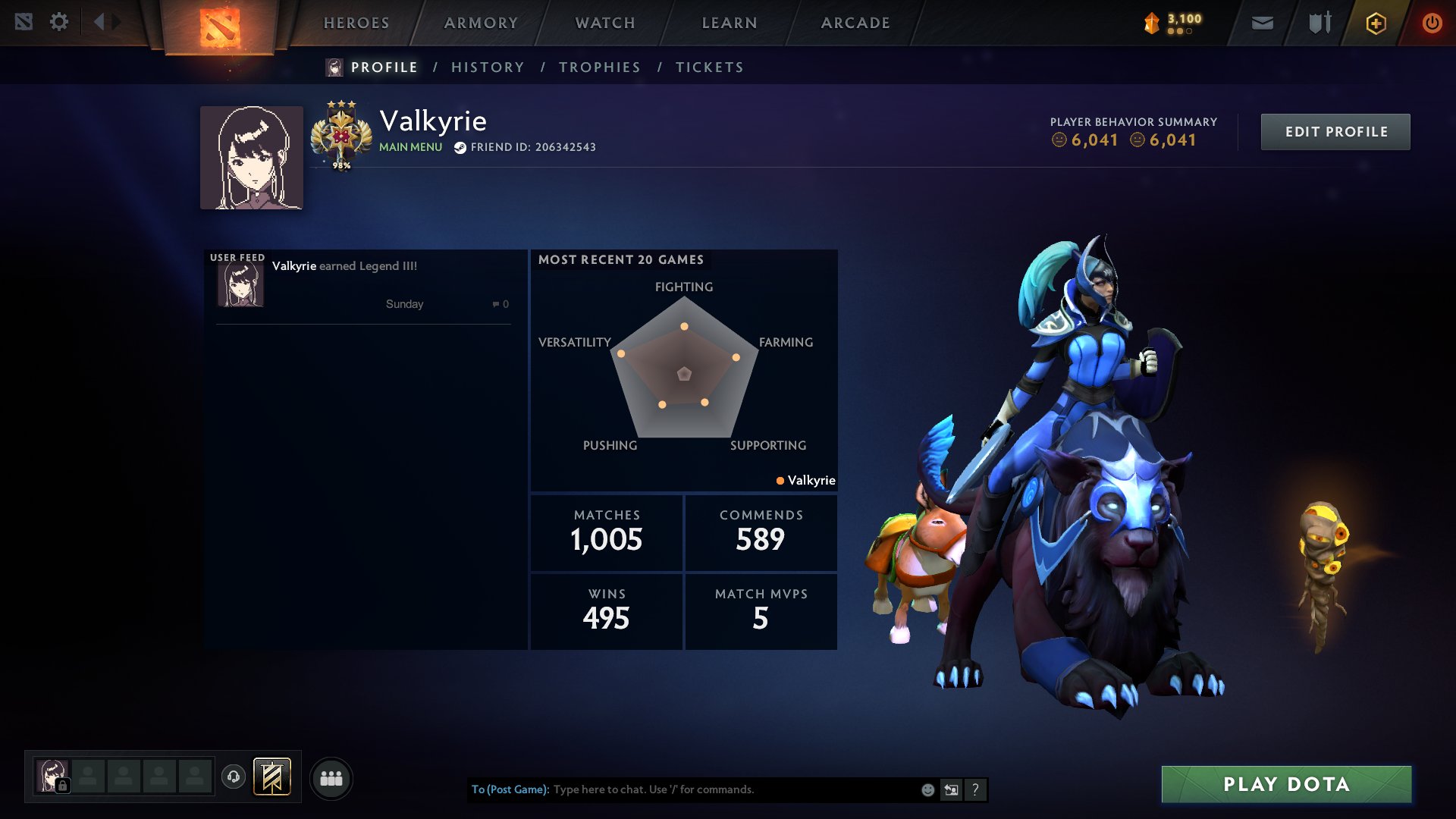Click the EDIT PROFILE button
Viewport: 1456px width, 819px height.
coord(1335,131)
